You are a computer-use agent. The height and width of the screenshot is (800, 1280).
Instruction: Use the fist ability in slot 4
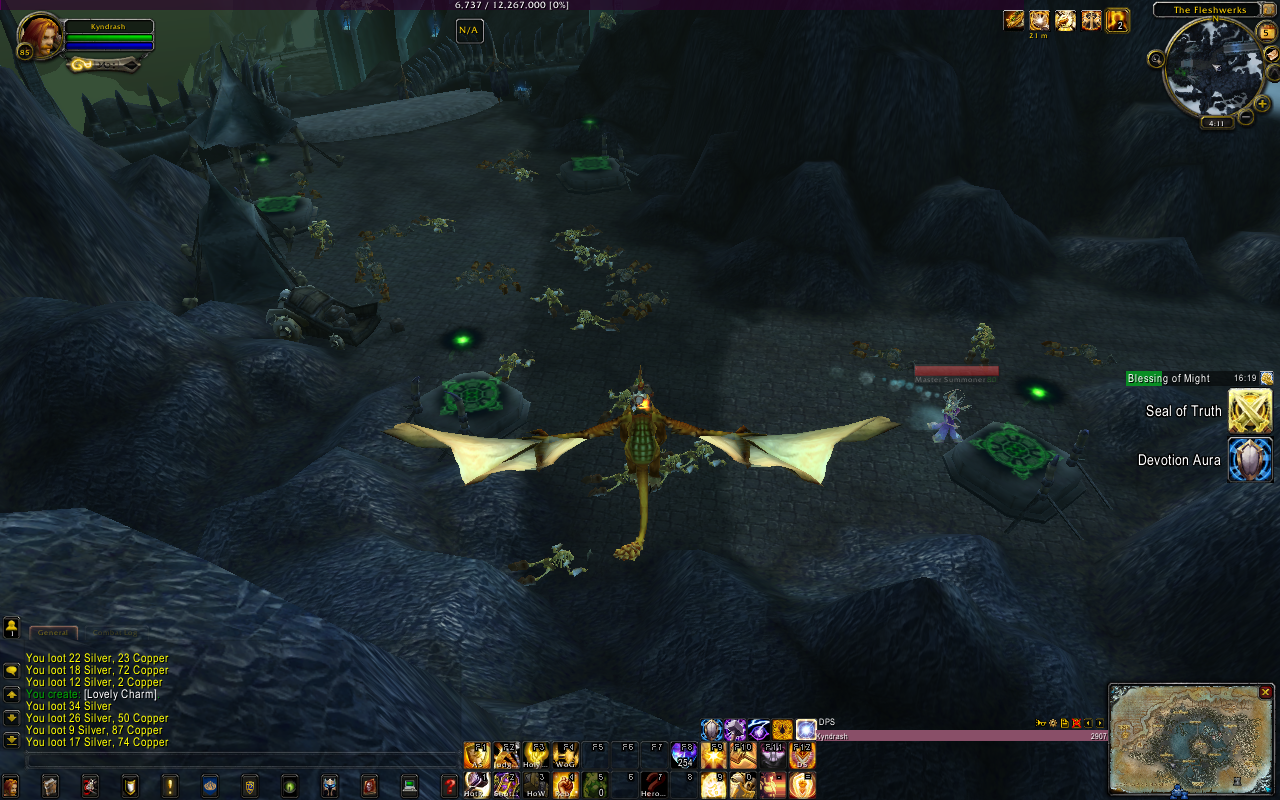(x=567, y=784)
